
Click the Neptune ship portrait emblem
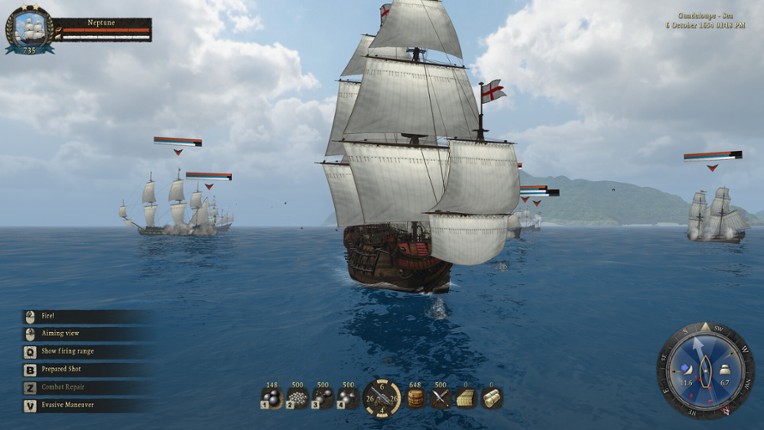[x=30, y=28]
